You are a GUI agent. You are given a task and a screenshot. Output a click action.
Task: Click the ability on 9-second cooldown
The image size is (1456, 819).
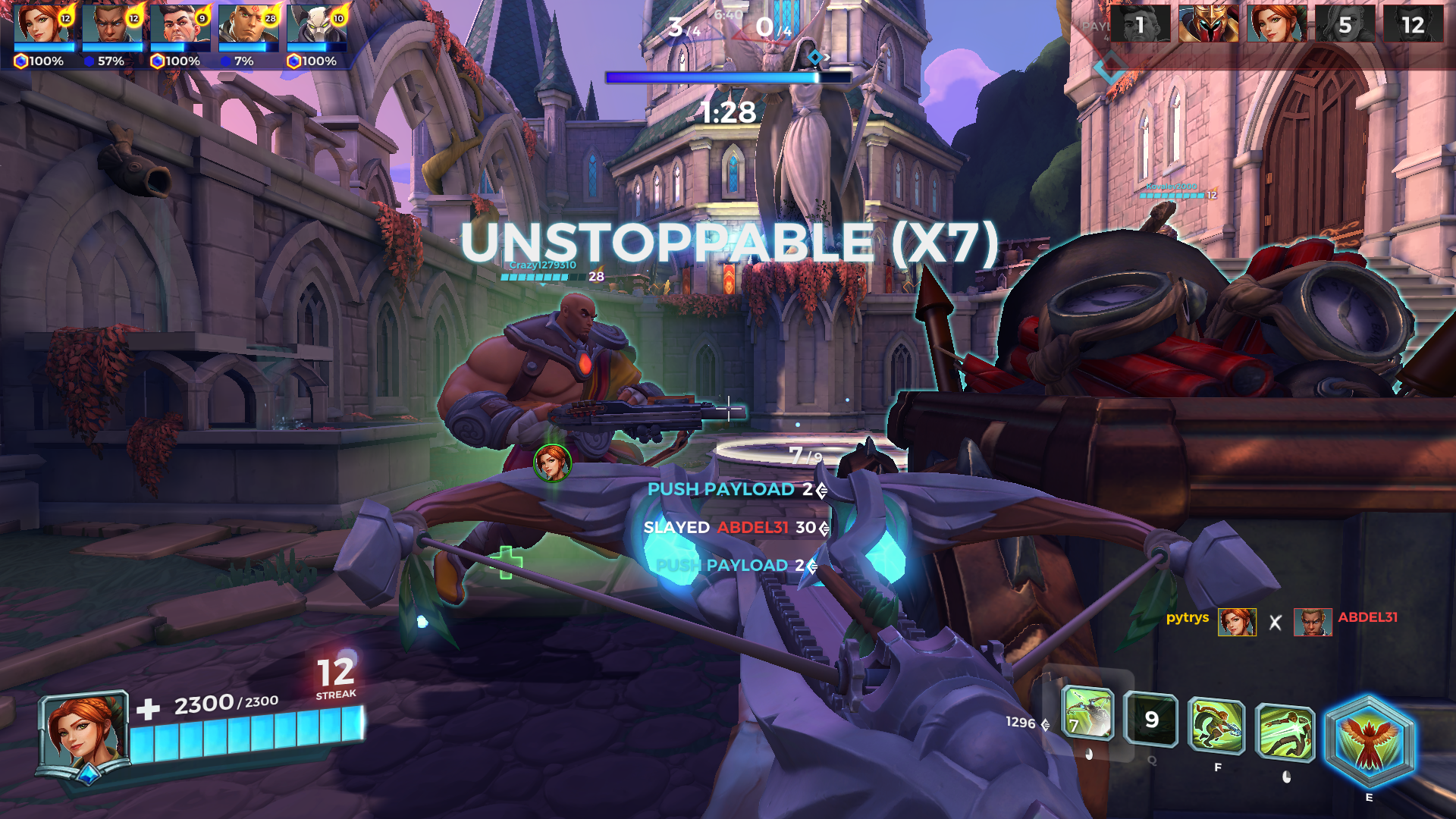[1151, 719]
